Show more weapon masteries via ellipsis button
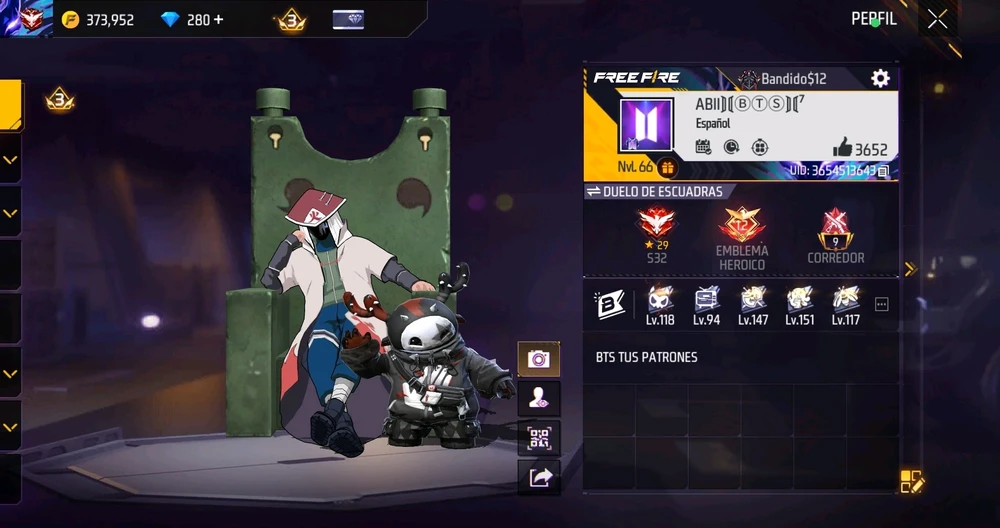1000x528 pixels. [x=881, y=305]
